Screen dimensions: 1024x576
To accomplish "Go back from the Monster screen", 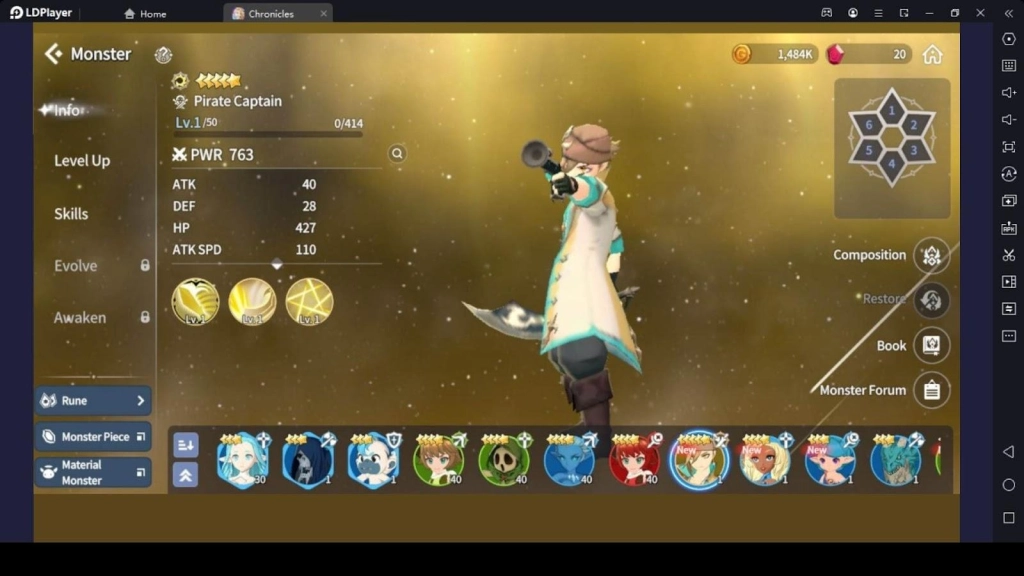I will pos(53,54).
